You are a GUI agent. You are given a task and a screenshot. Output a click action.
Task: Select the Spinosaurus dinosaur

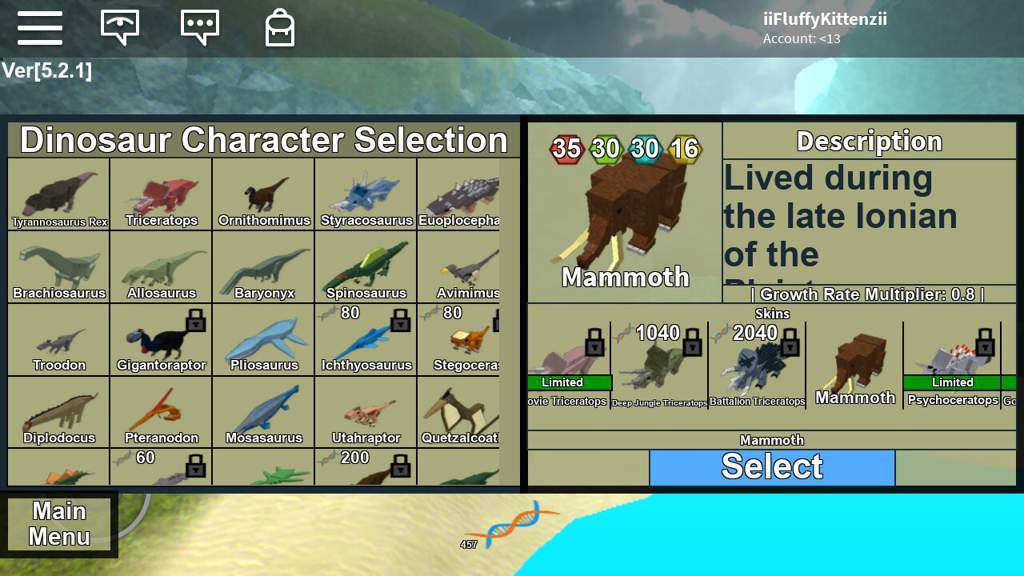(x=366, y=268)
